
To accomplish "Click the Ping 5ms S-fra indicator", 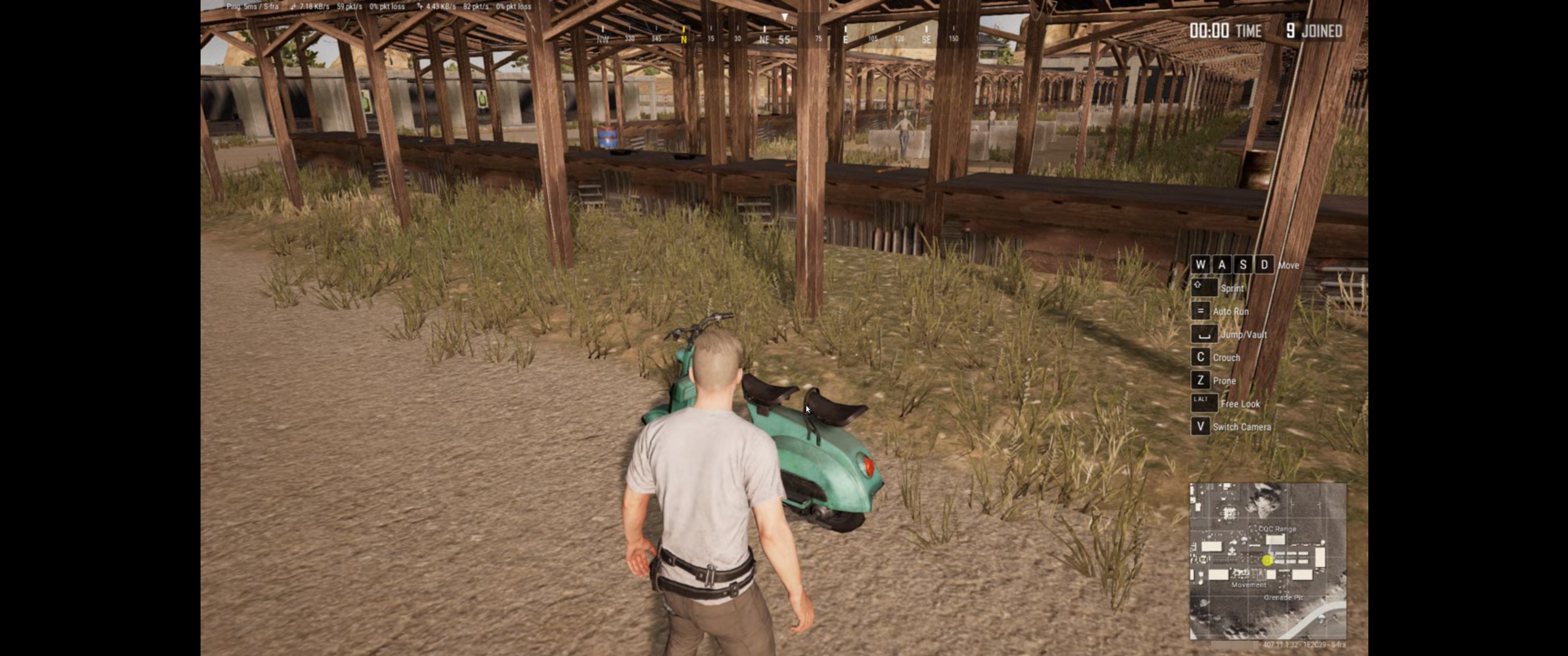I will click(252, 6).
